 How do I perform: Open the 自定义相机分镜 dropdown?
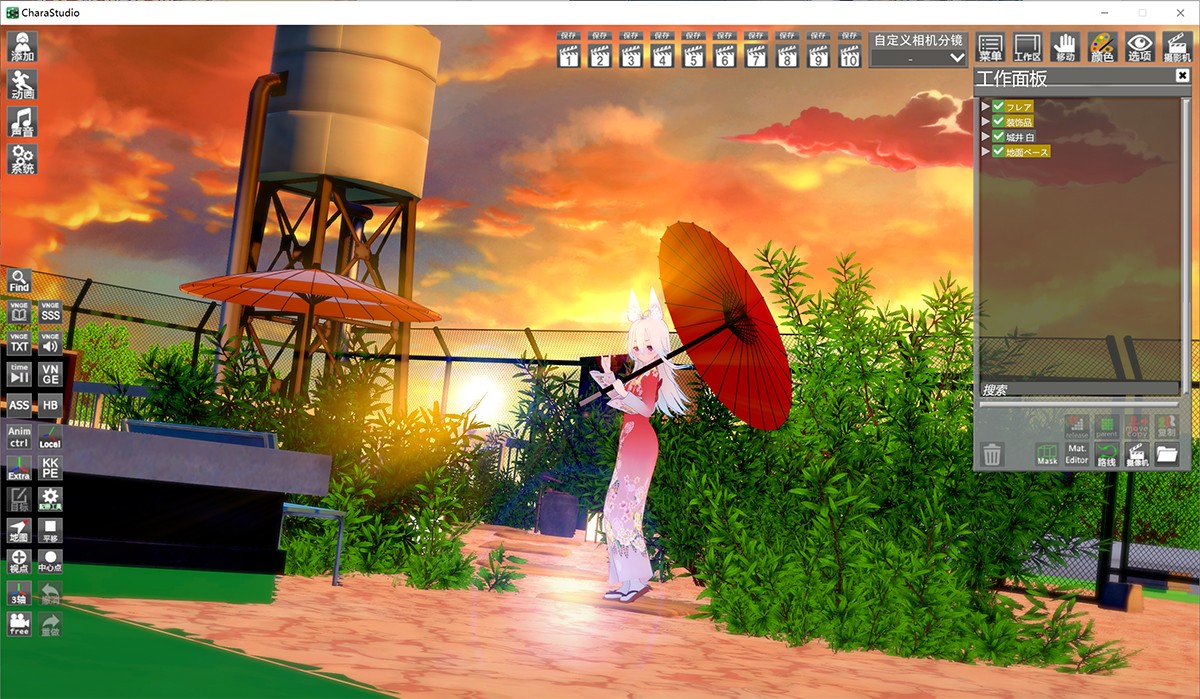click(918, 58)
